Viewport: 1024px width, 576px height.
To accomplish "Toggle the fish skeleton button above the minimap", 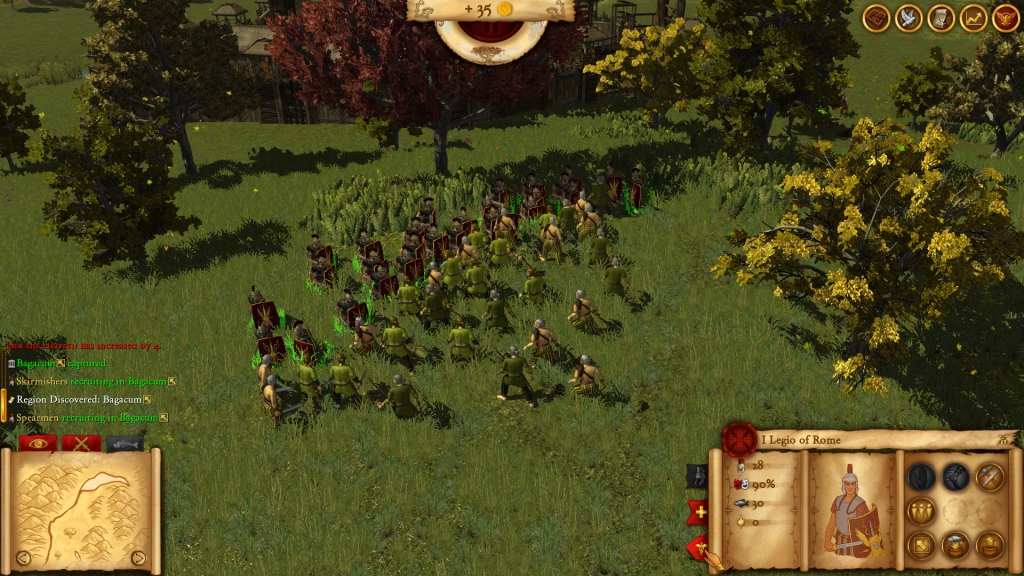I will pos(125,443).
